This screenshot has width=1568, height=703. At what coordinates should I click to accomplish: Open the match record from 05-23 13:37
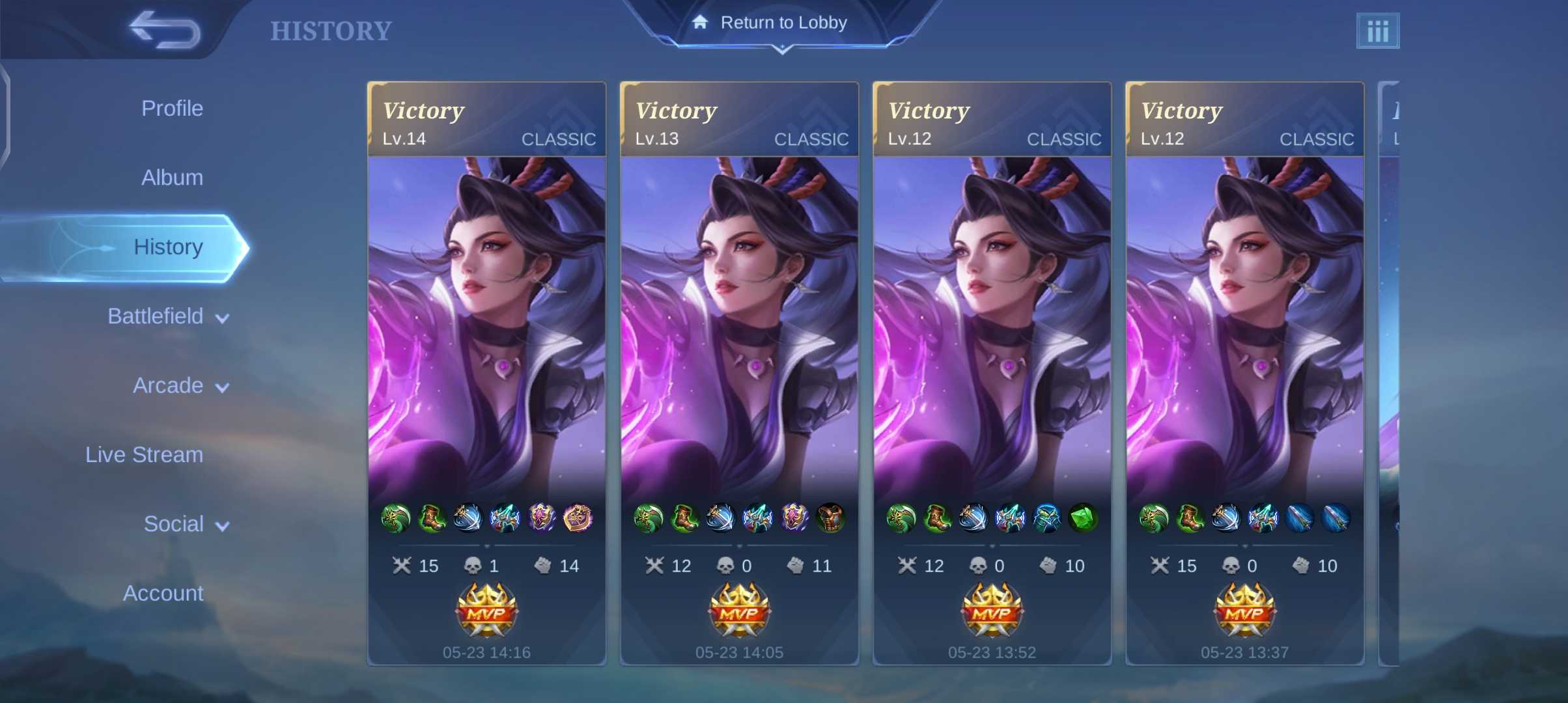1244,372
